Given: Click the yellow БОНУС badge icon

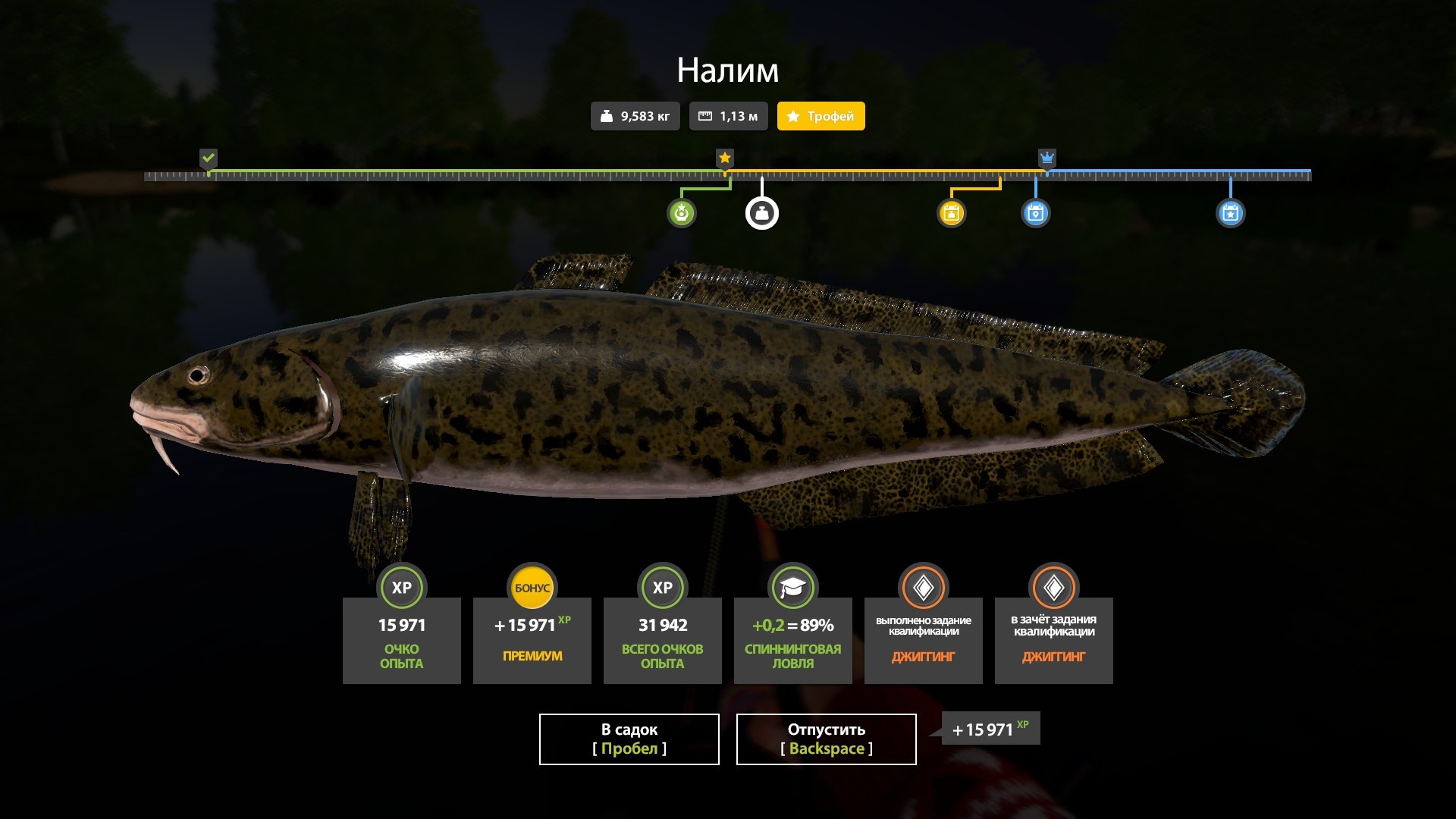Looking at the screenshot, I should coord(532,587).
